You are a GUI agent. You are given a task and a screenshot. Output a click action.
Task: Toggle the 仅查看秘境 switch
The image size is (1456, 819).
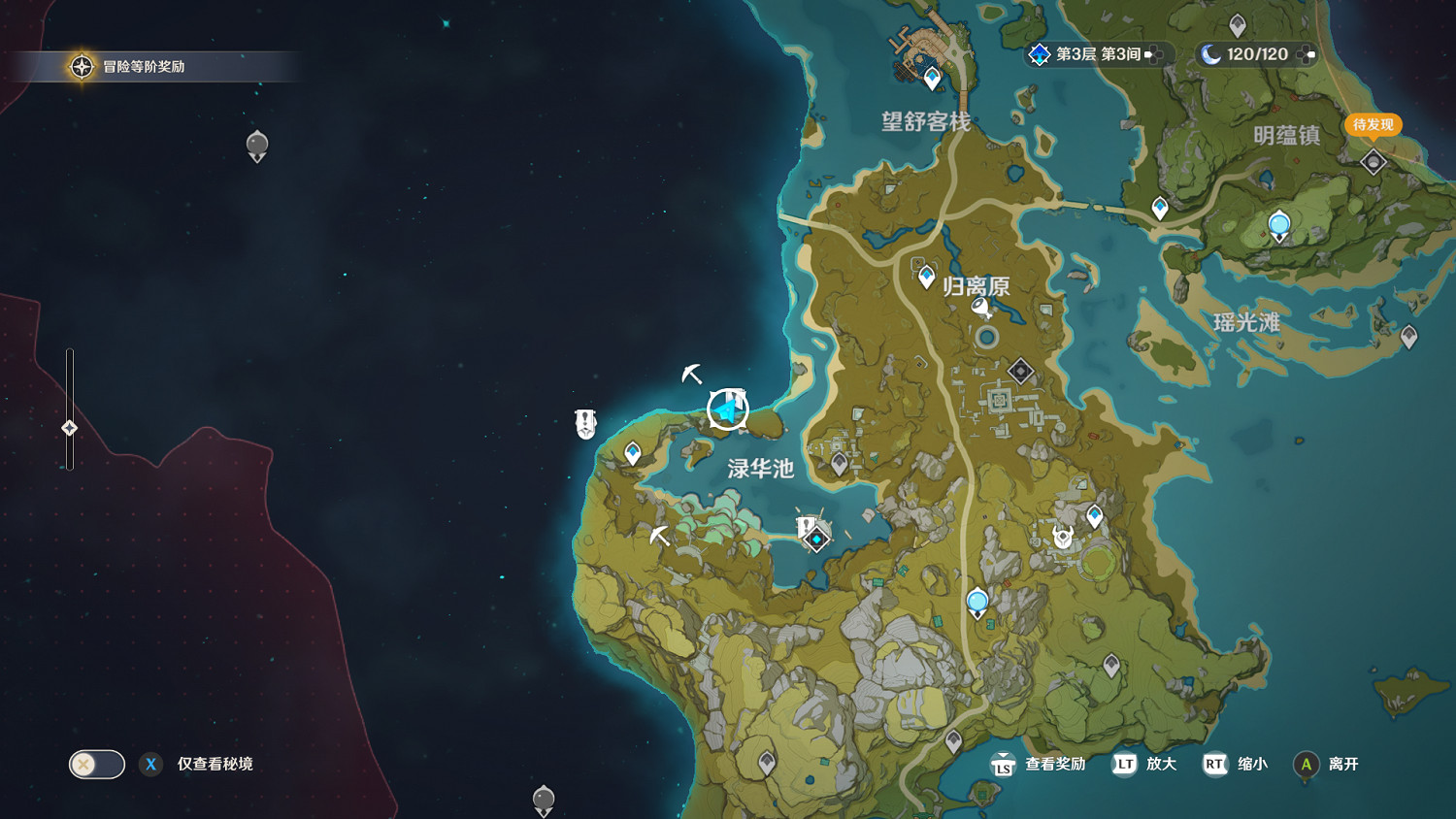click(94, 765)
